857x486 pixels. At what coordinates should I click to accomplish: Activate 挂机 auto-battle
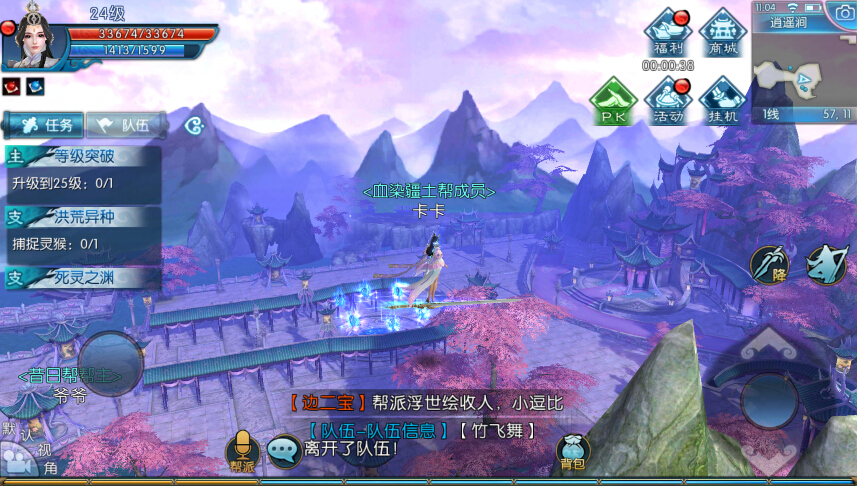[722, 101]
